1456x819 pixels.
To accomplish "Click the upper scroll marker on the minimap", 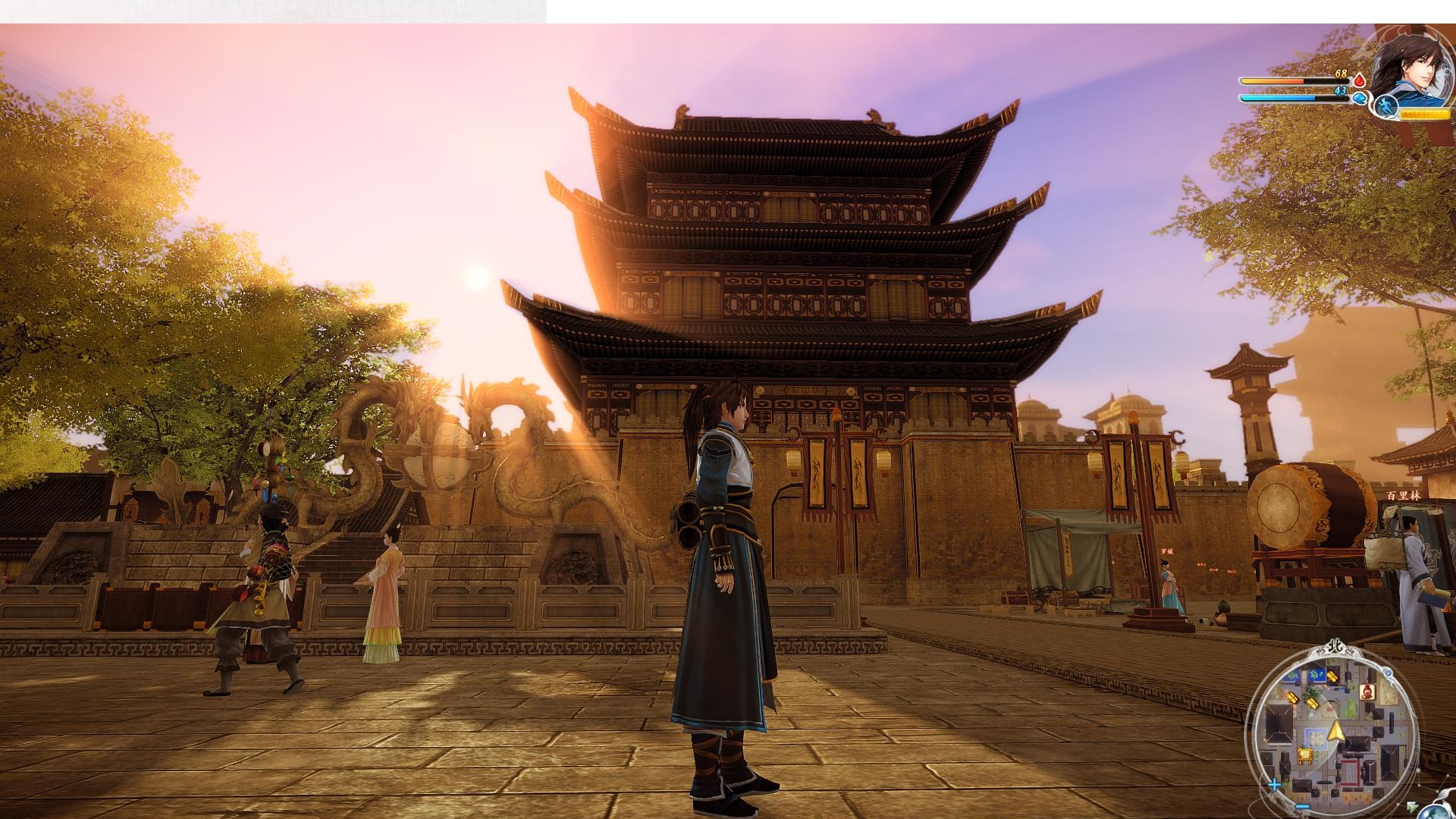I will tap(1333, 676).
